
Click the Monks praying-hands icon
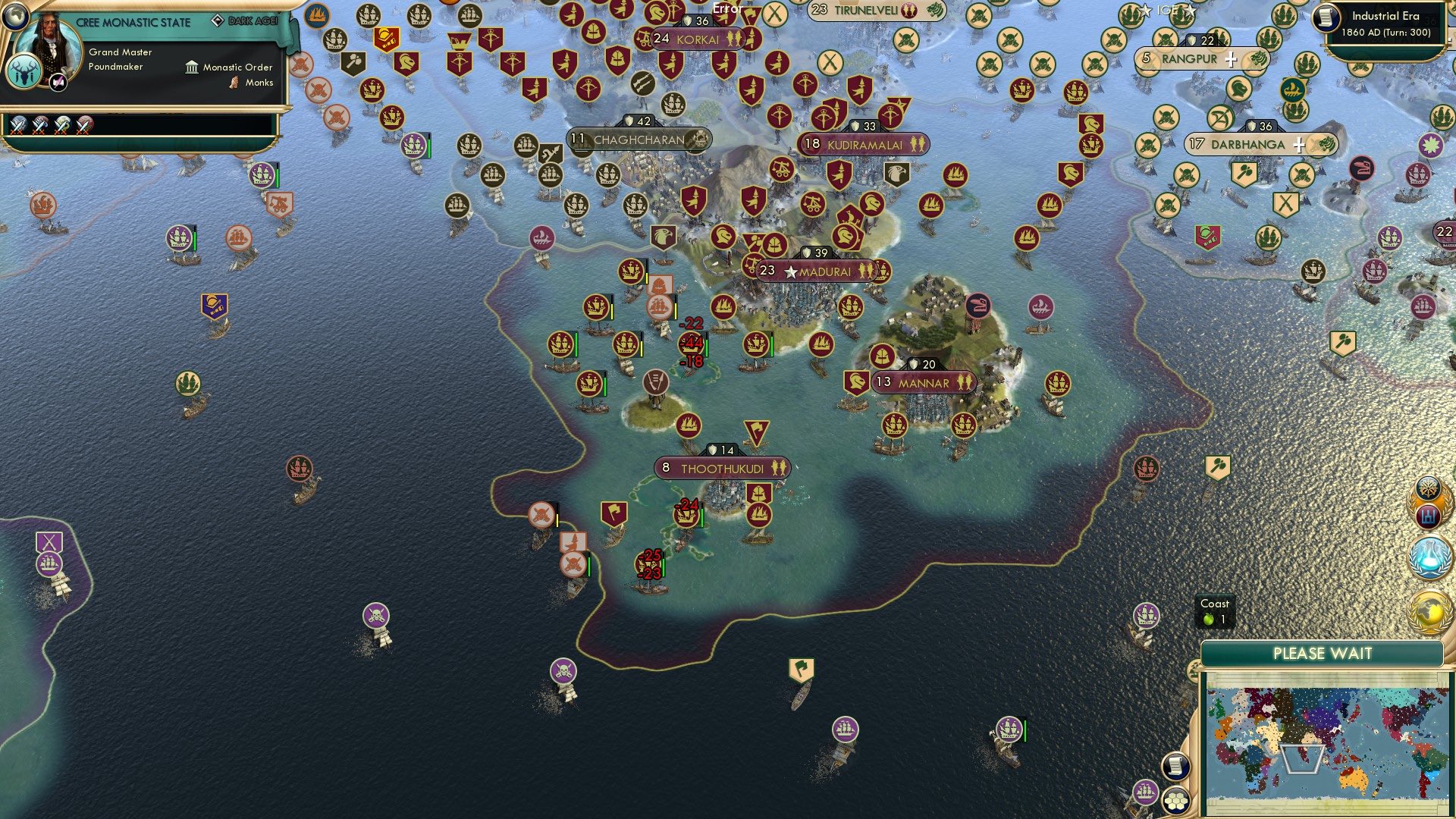(234, 82)
